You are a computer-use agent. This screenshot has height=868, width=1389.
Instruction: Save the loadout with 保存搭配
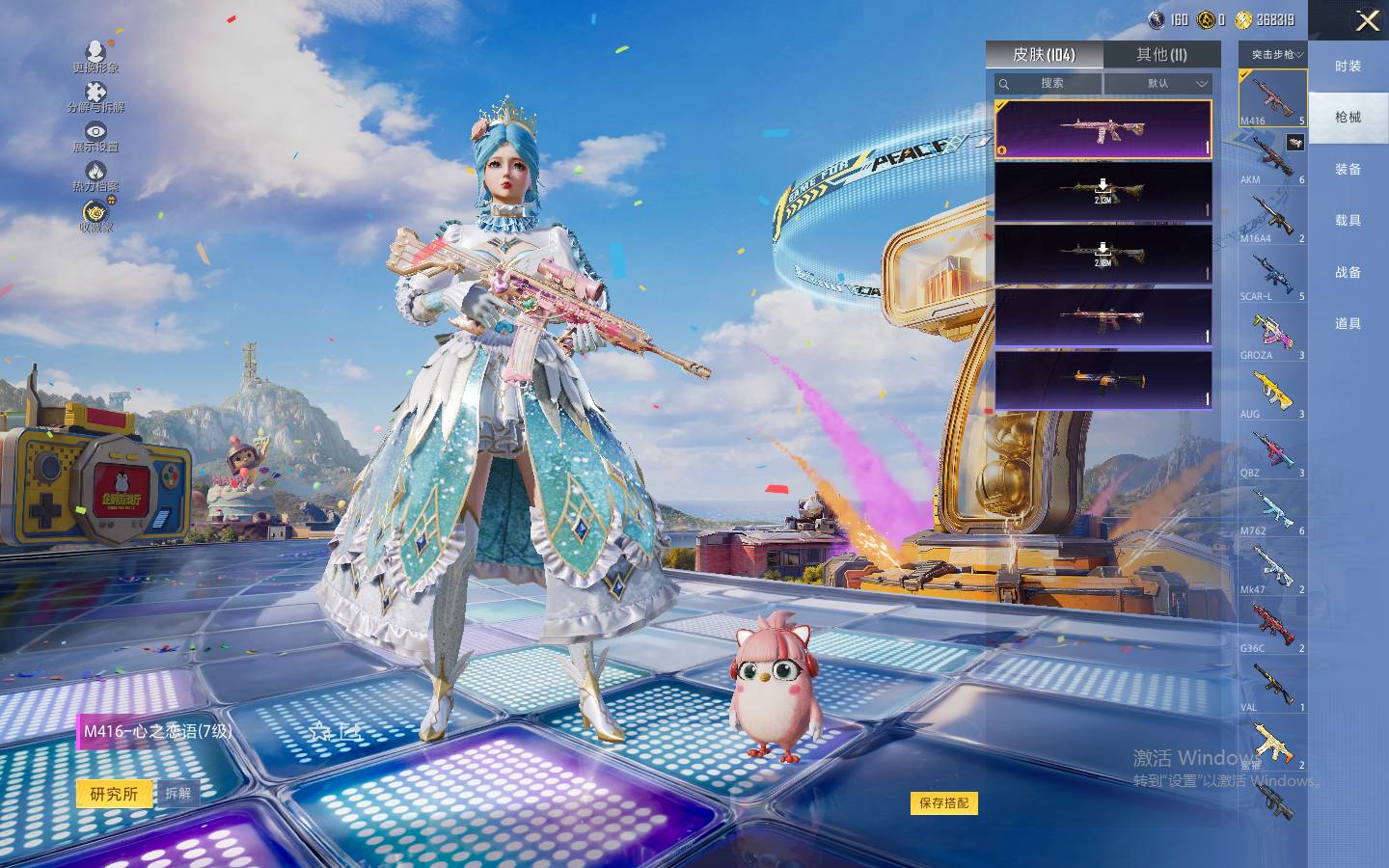click(943, 802)
